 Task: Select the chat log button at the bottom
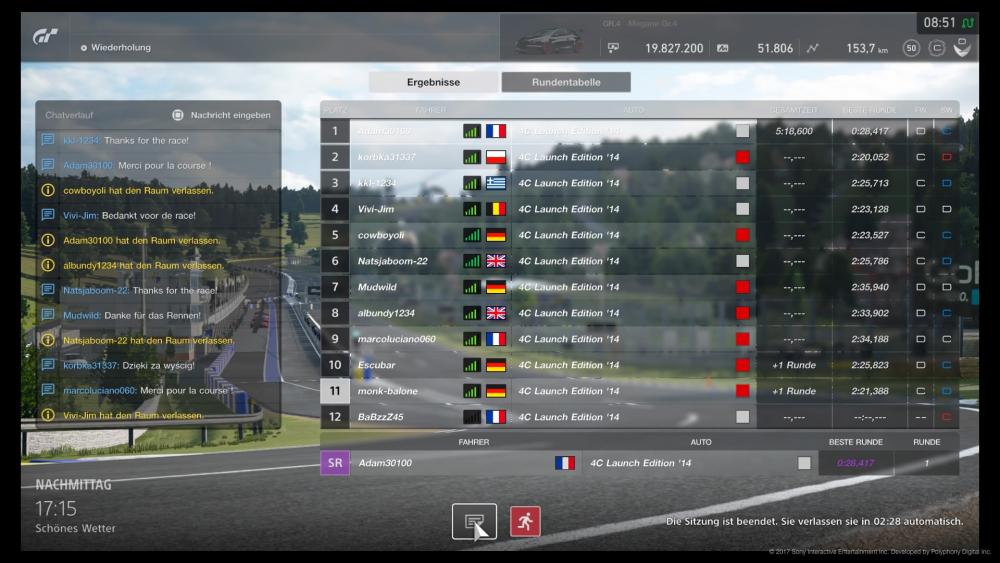point(474,521)
